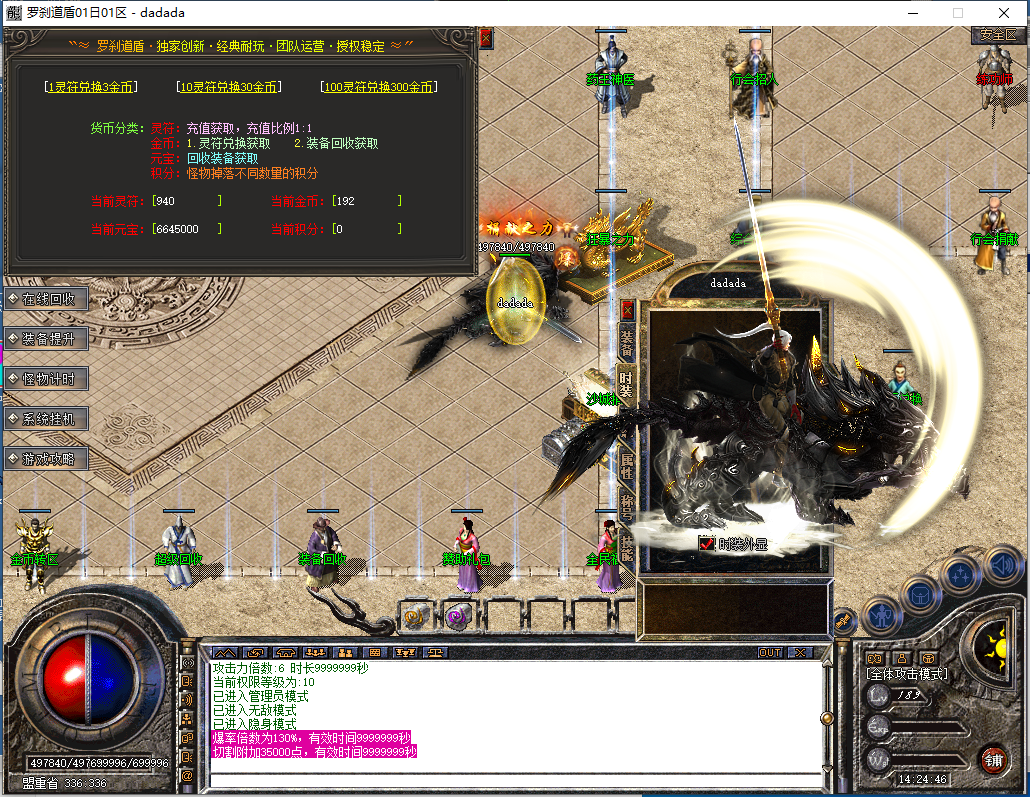Choose the 1灵符兑换3金币 exchange link
Viewport: 1030px width, 797px height.
click(x=92, y=87)
